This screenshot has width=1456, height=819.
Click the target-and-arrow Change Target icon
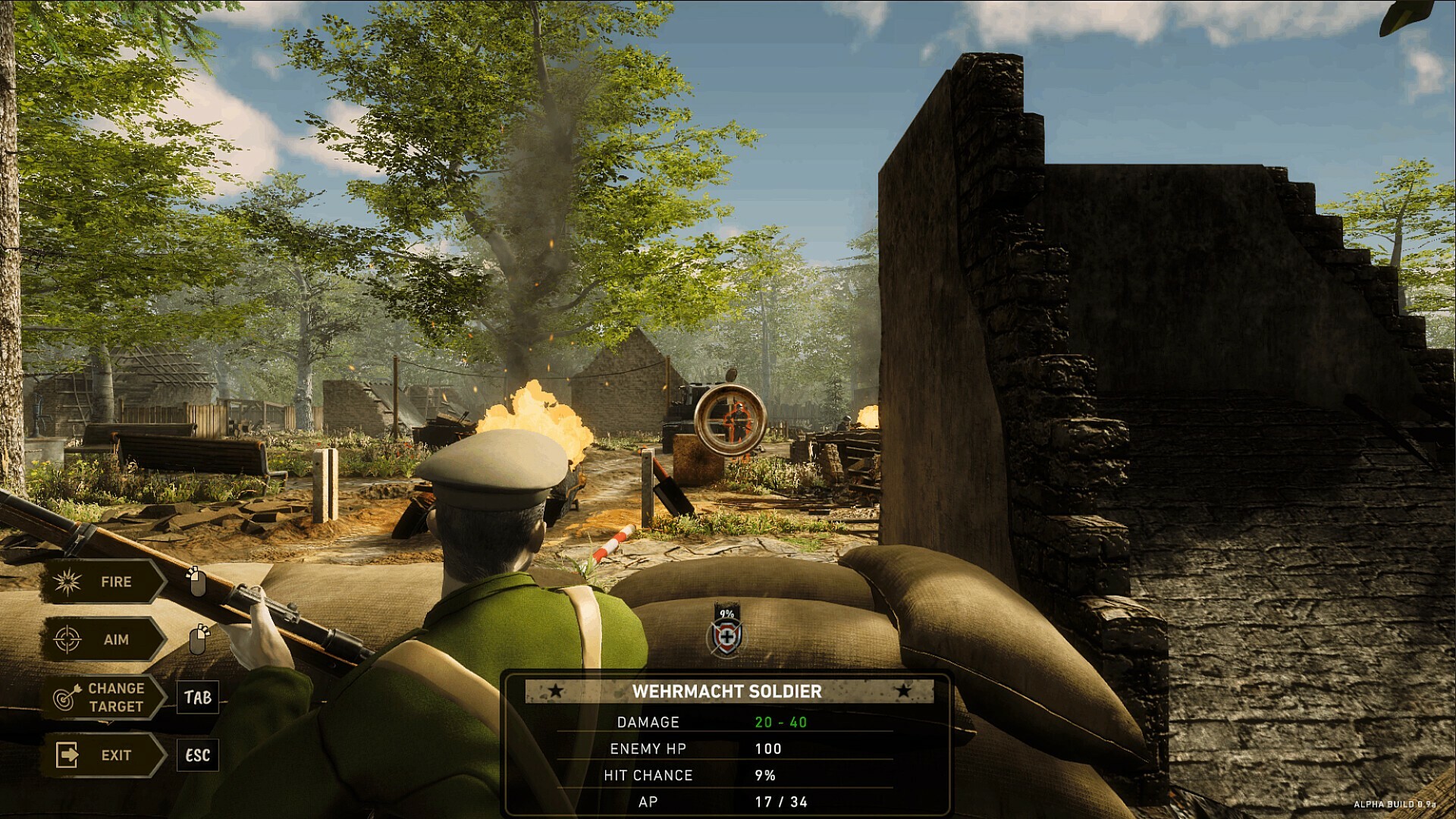coord(65,698)
